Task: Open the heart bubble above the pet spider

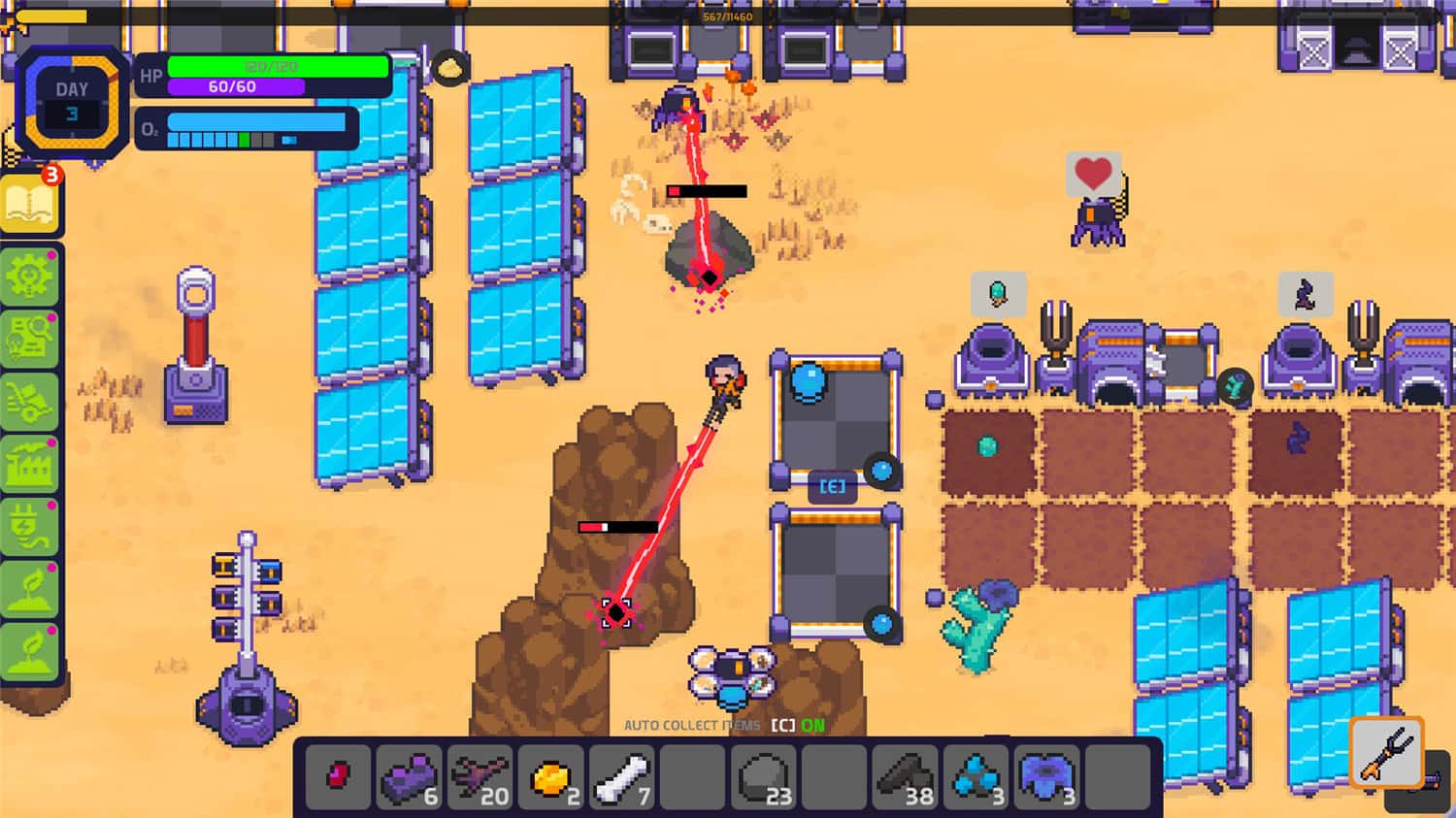Action: coord(1093,175)
